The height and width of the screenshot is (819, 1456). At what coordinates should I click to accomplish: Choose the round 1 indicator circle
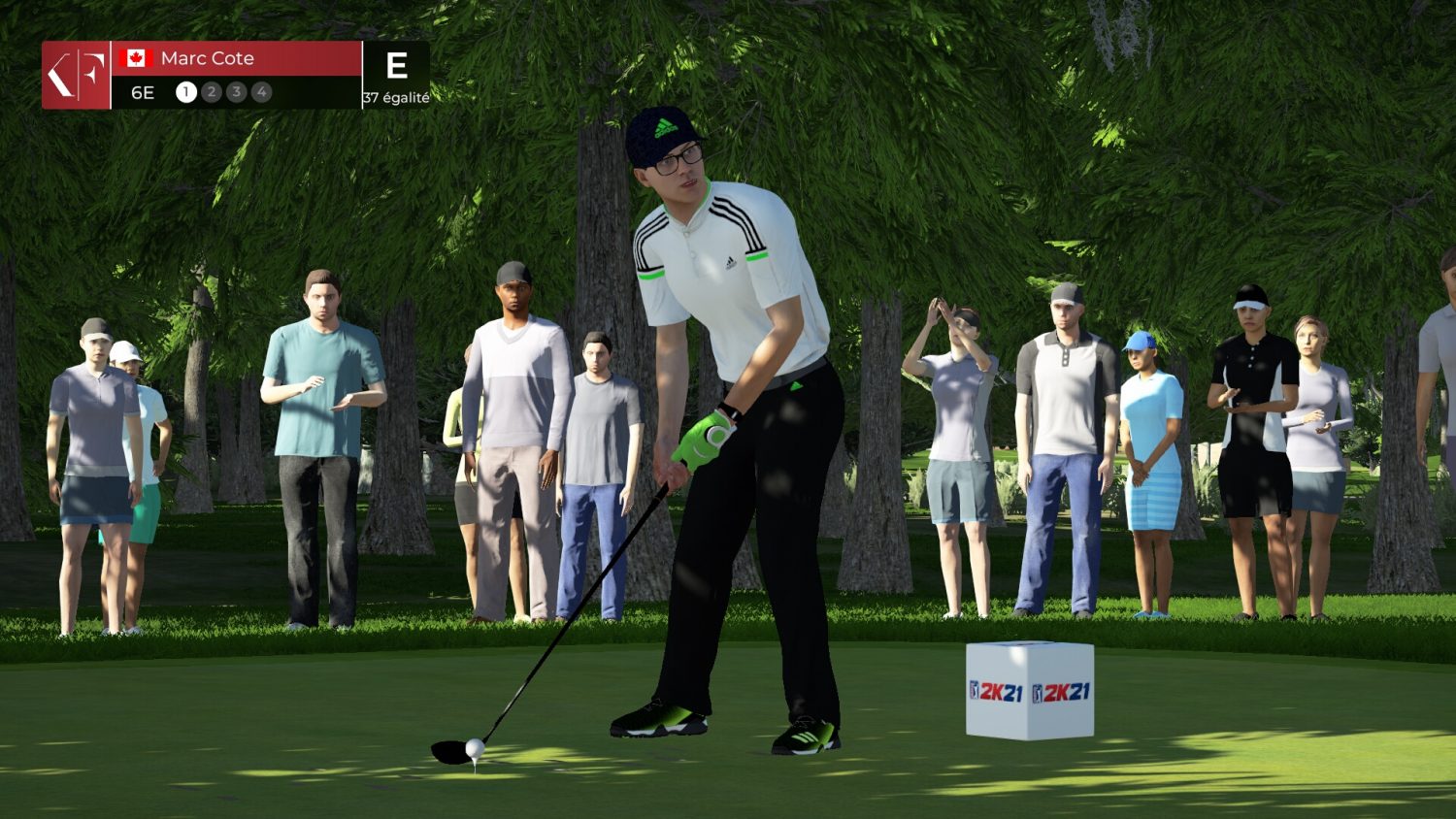tap(186, 92)
